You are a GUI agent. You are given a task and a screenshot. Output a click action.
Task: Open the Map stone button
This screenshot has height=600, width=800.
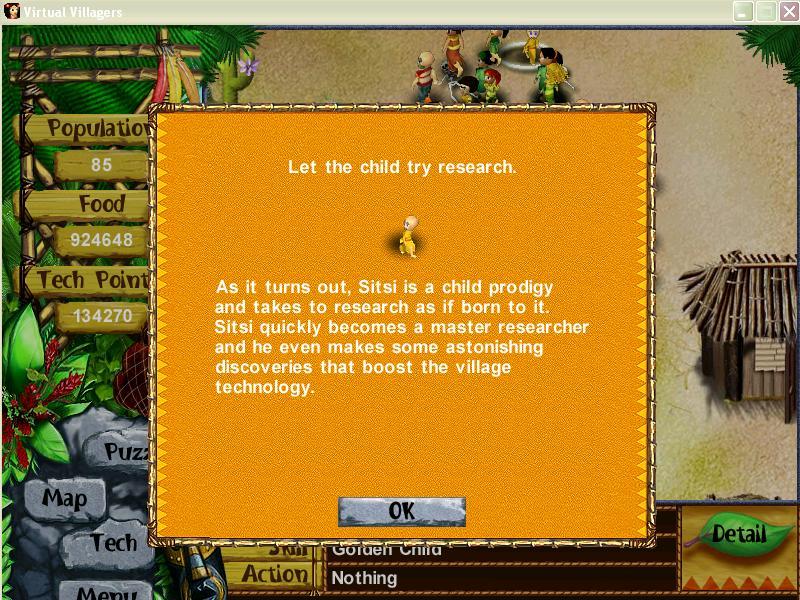tap(64, 498)
